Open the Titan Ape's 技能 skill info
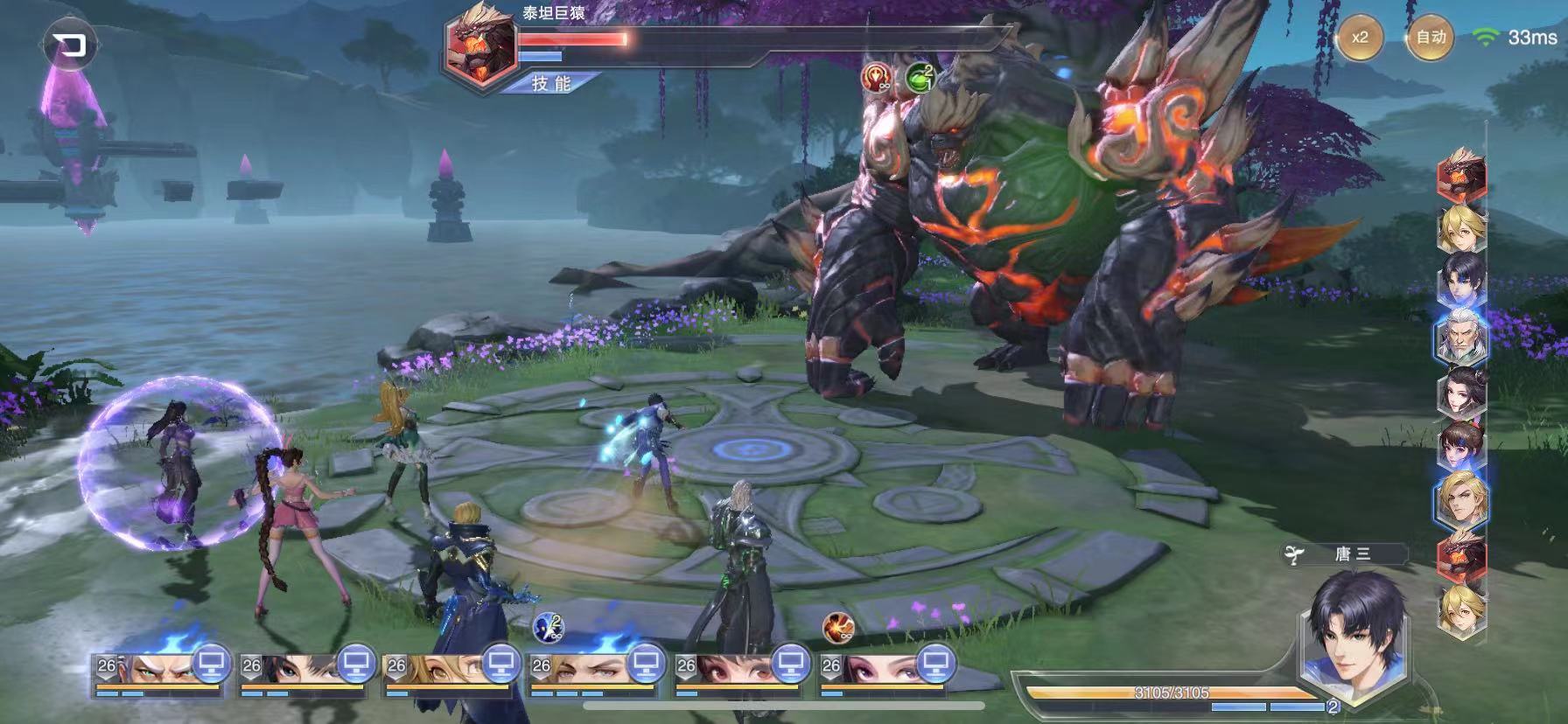 [553, 83]
